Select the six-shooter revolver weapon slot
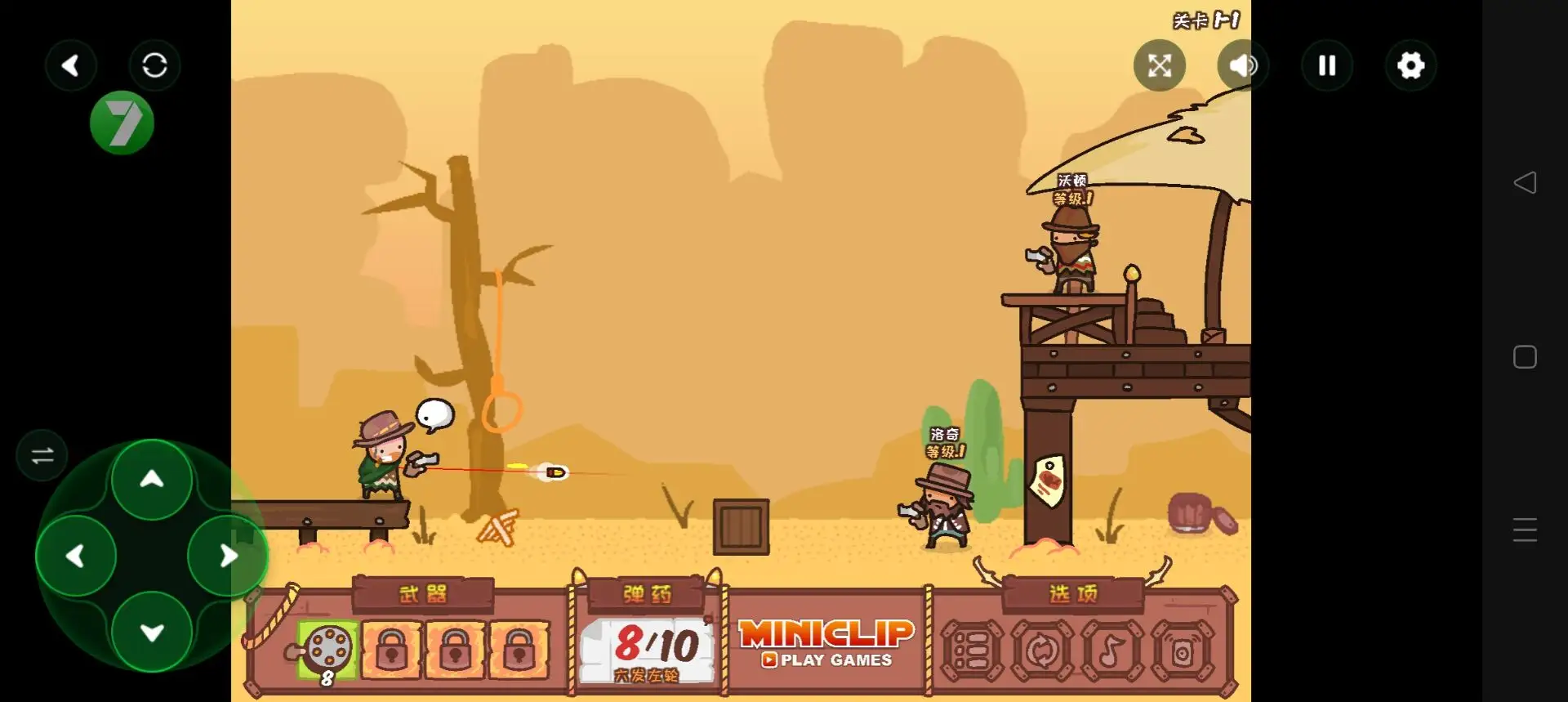The image size is (1568, 702). [x=327, y=650]
